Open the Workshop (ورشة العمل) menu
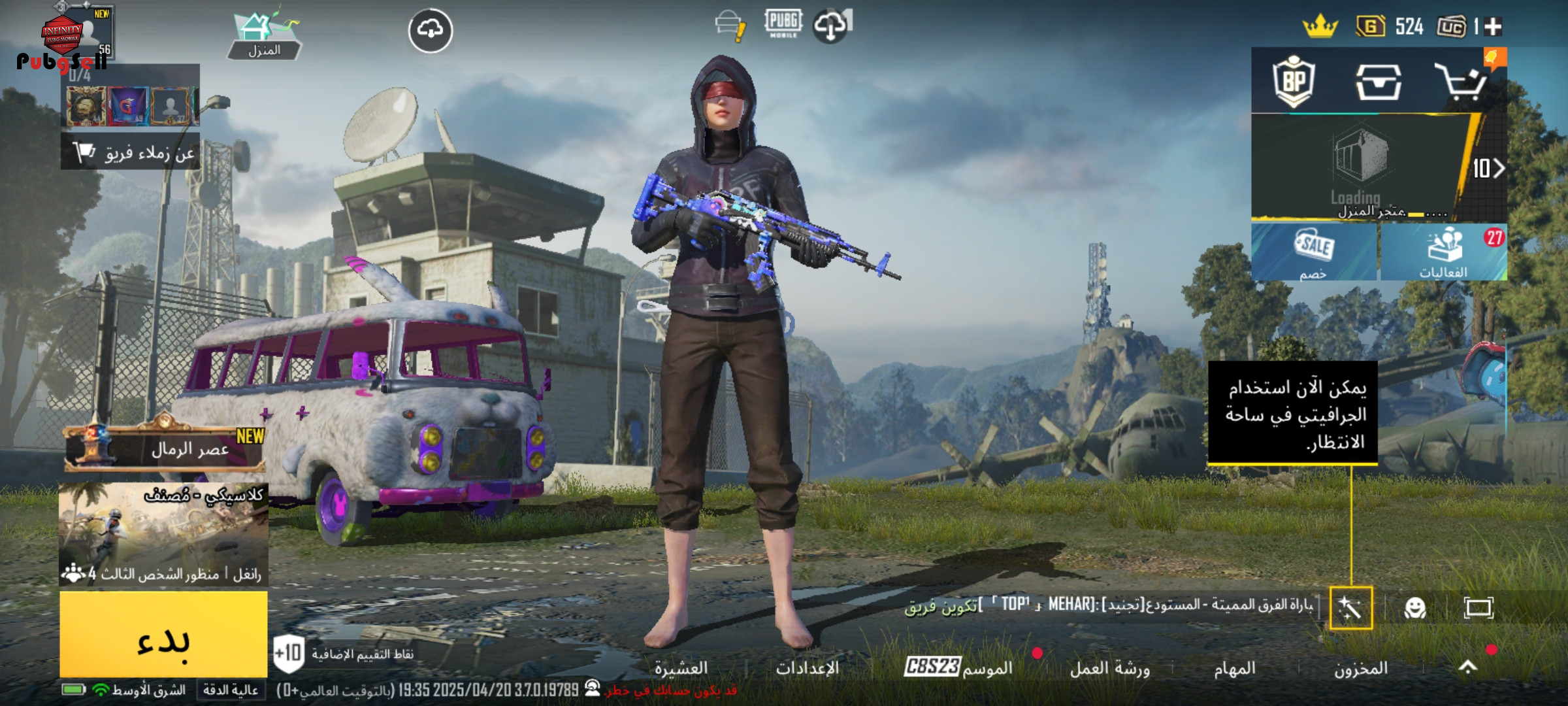The height and width of the screenshot is (706, 1568). pos(1109,668)
